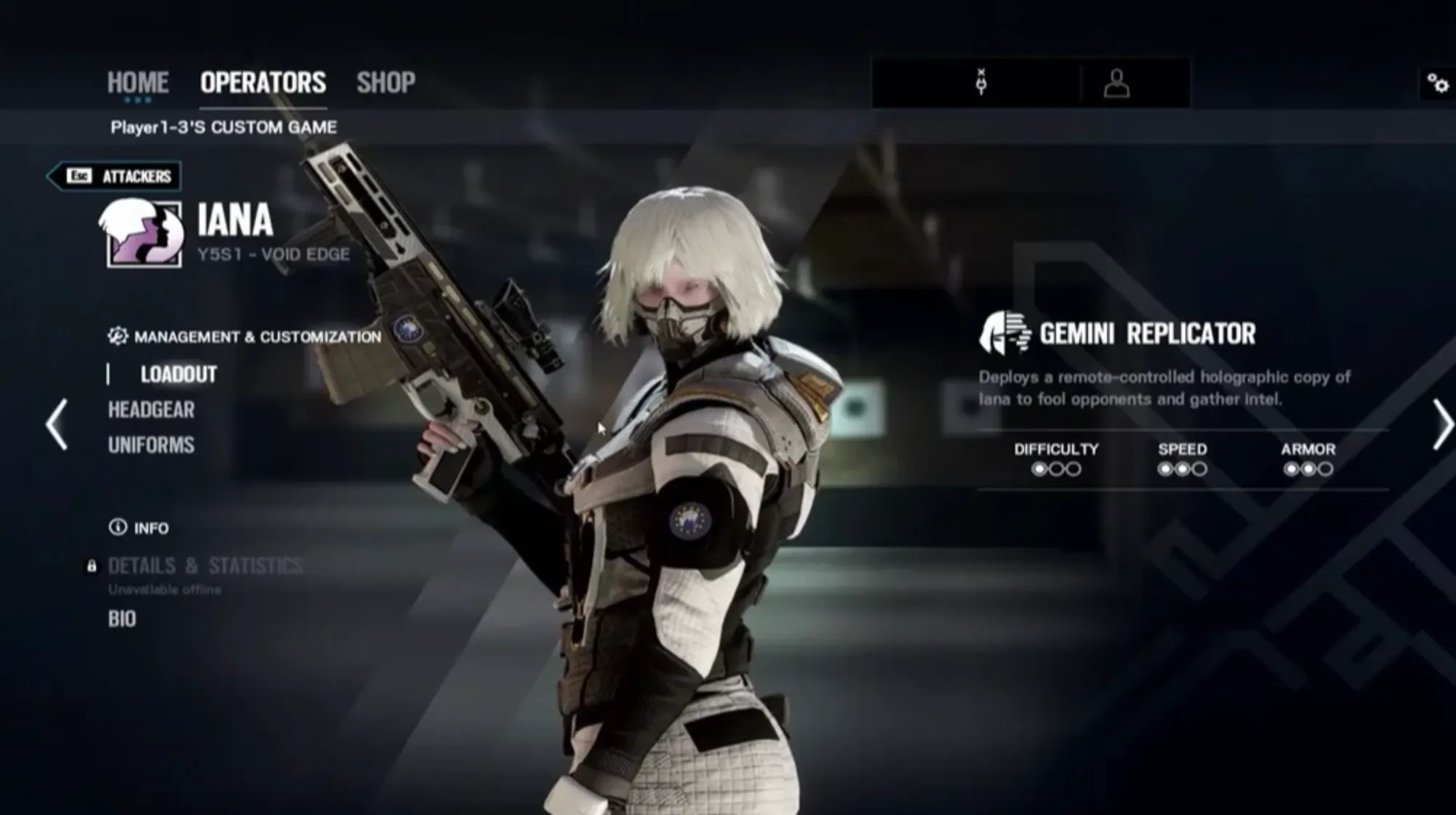The width and height of the screenshot is (1456, 815).
Task: Show the previous operator with left arrow
Action: [x=57, y=424]
